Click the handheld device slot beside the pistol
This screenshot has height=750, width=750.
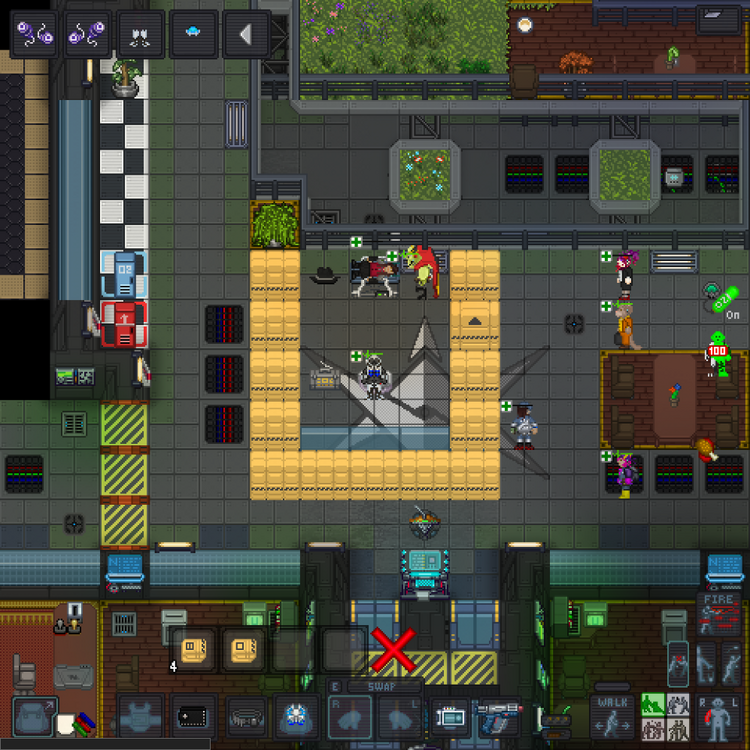point(449,717)
